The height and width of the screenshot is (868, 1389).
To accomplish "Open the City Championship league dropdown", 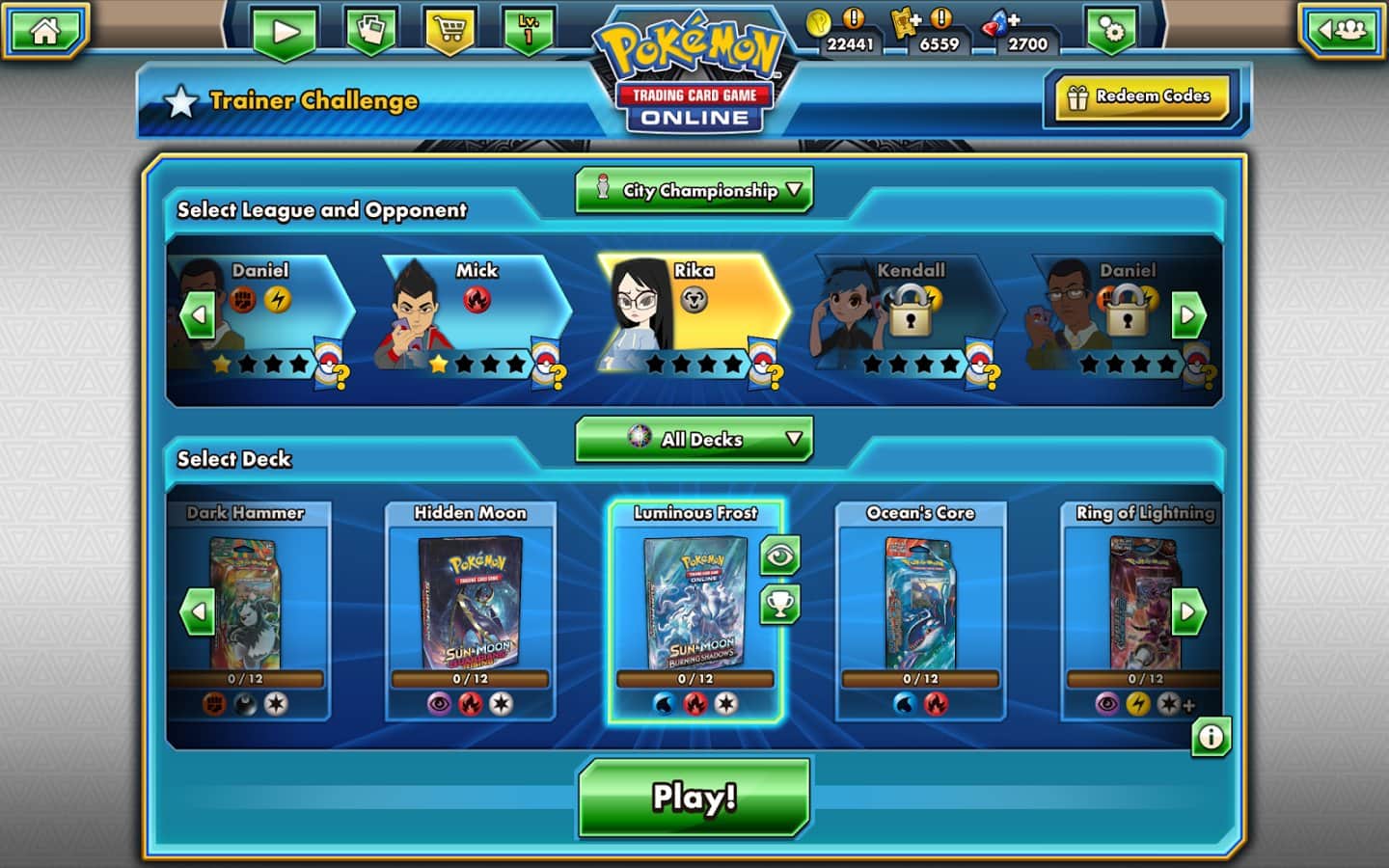I will pyautogui.click(x=694, y=190).
